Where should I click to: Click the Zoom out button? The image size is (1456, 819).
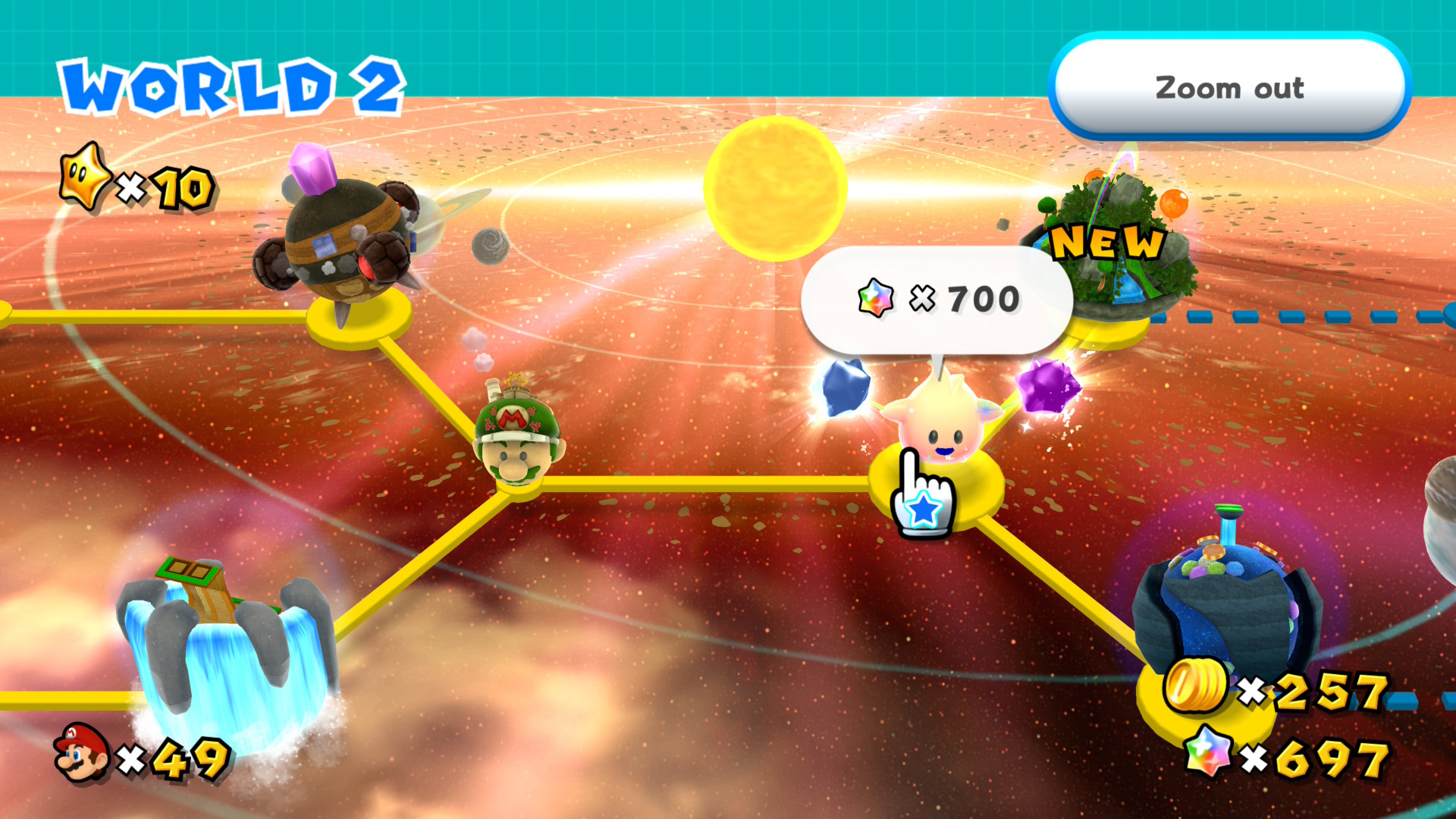point(1228,88)
